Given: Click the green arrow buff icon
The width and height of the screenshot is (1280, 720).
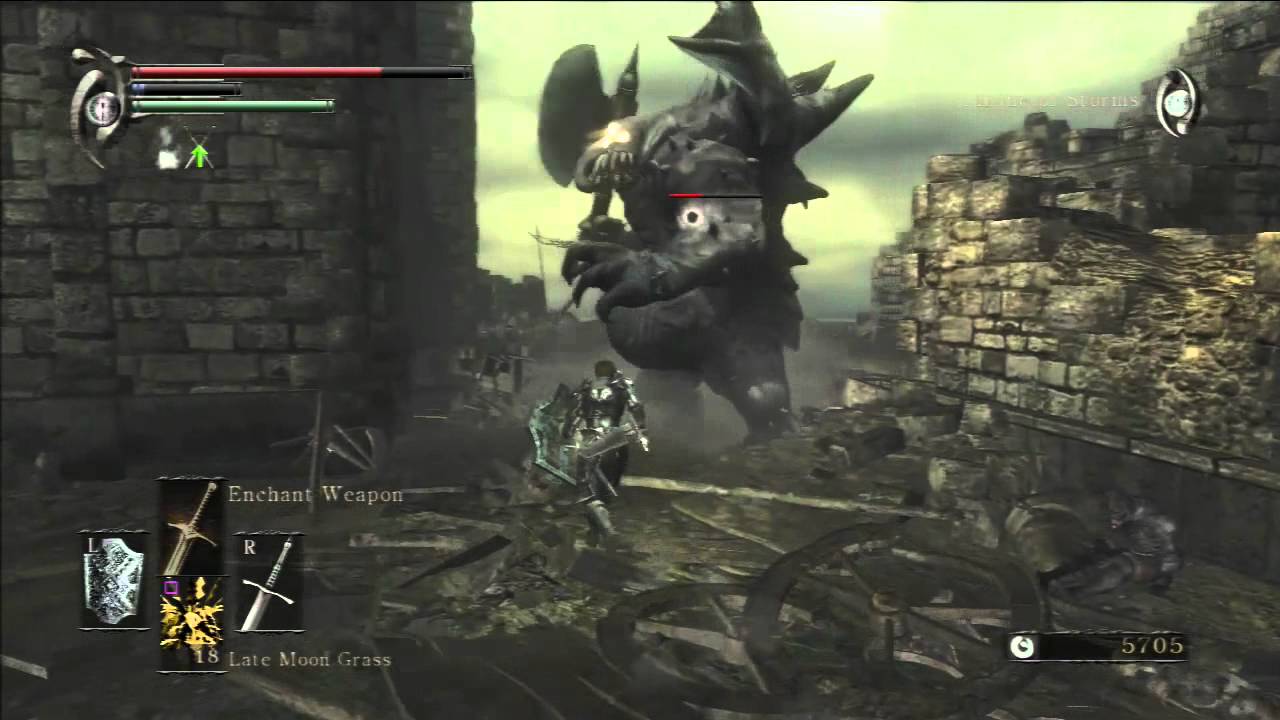Looking at the screenshot, I should (x=200, y=153).
